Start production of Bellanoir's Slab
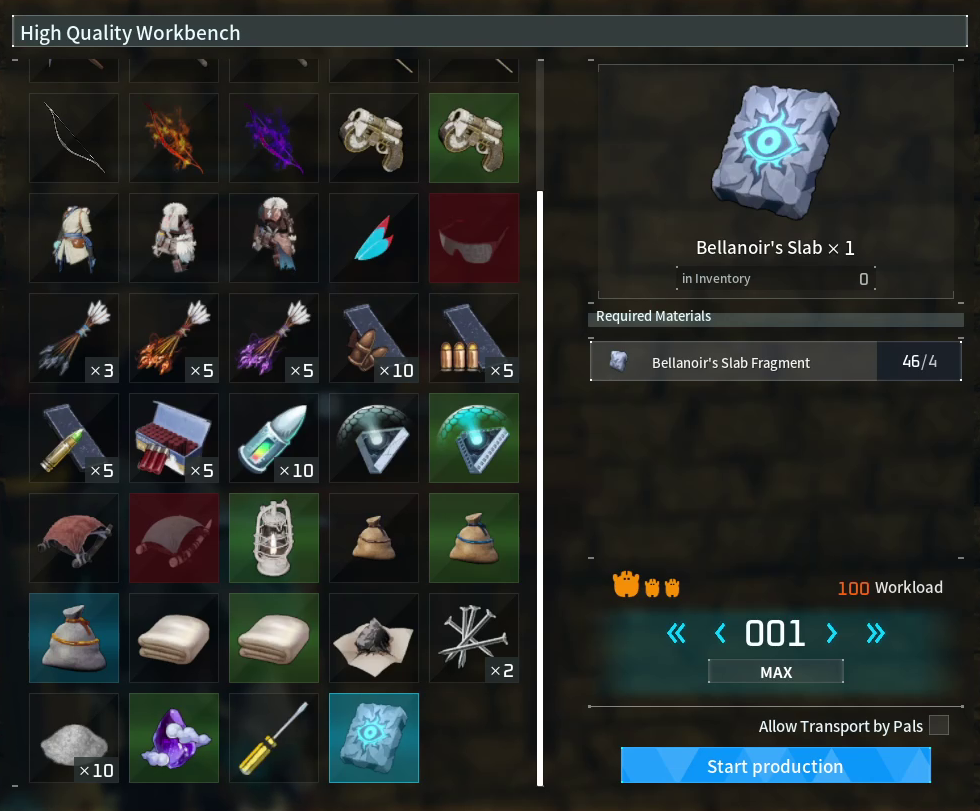Screen dimensions: 980x811 click(x=775, y=766)
